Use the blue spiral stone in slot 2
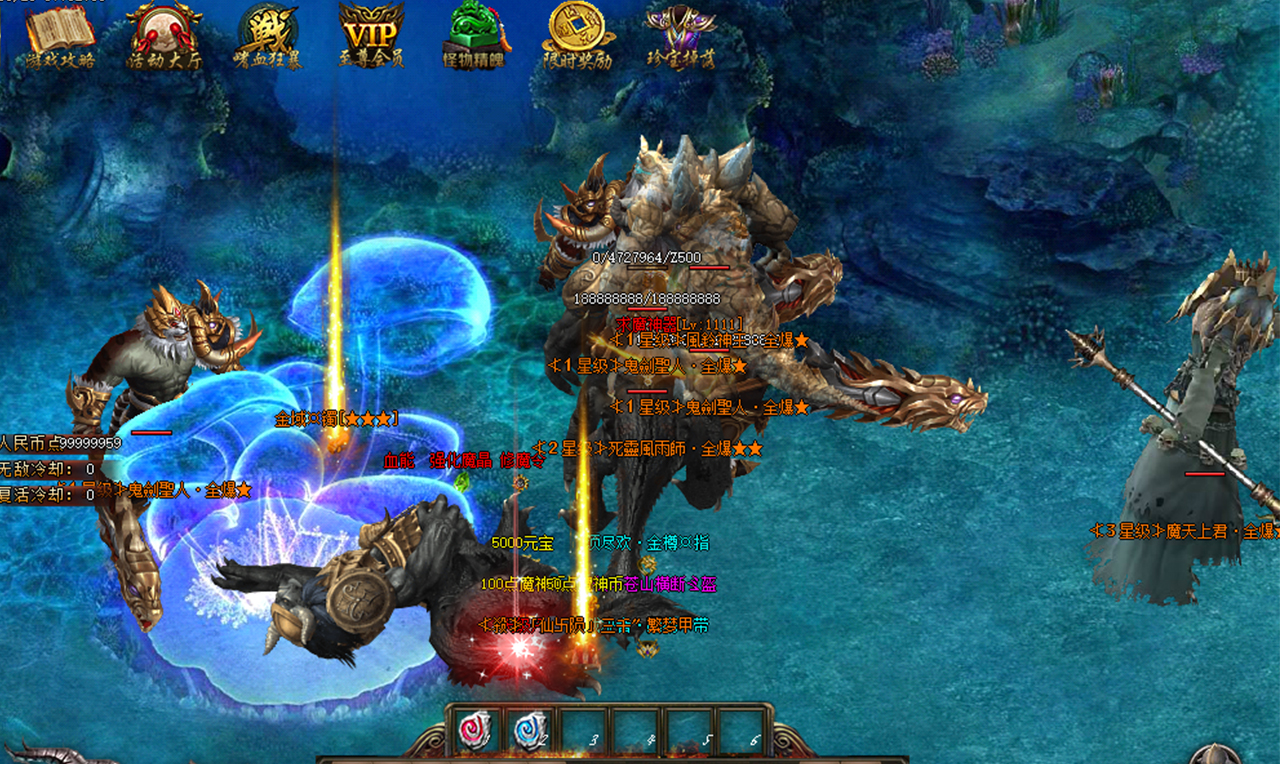 [x=530, y=731]
